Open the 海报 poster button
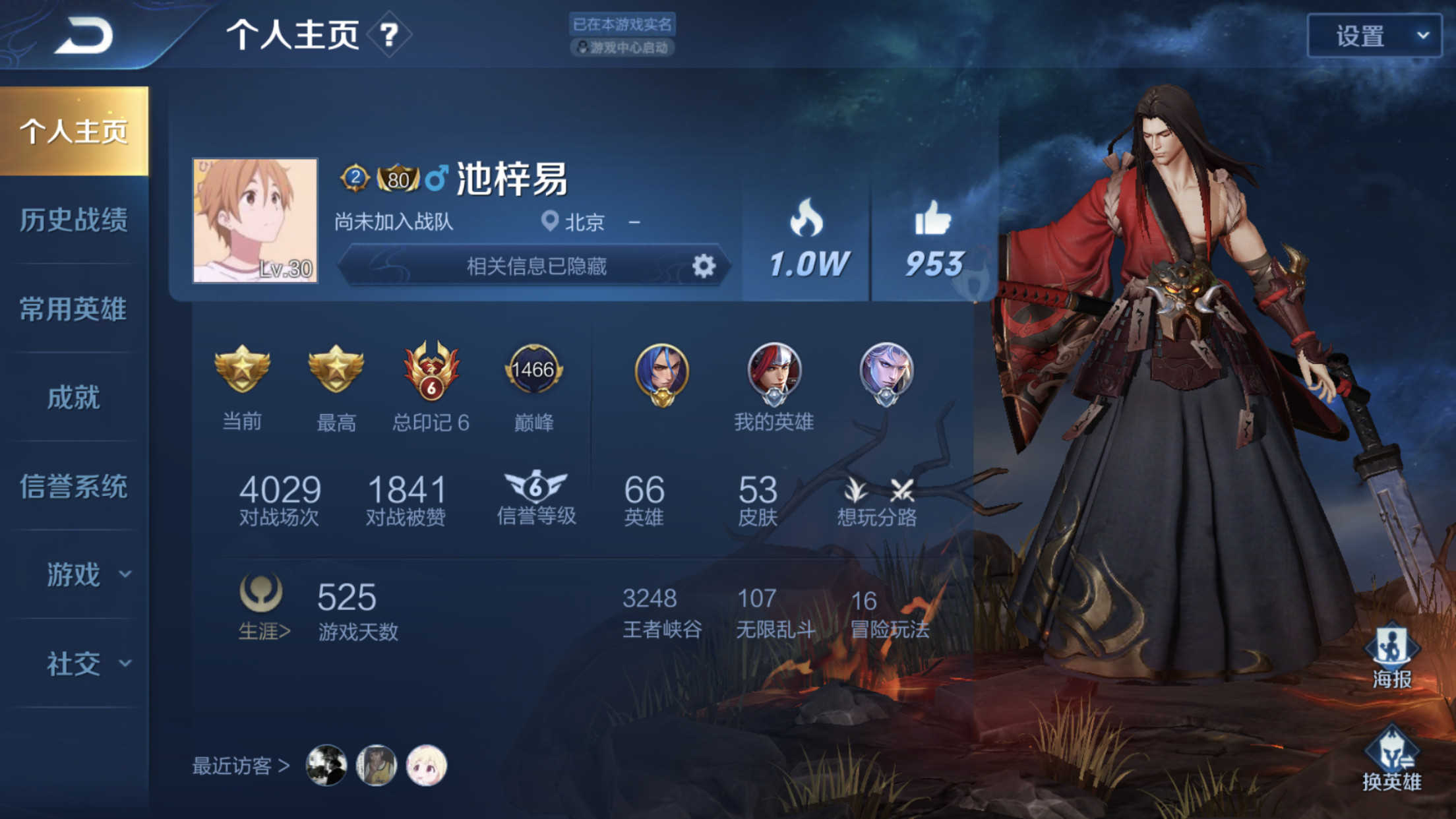Viewport: 1456px width, 819px height. coord(1391,657)
